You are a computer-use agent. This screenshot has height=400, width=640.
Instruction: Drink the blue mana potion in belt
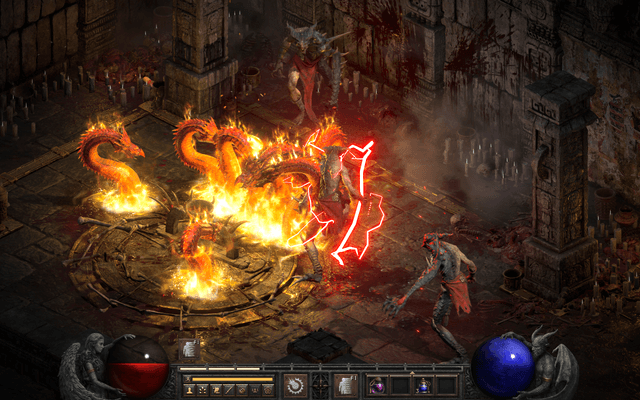[423, 386]
